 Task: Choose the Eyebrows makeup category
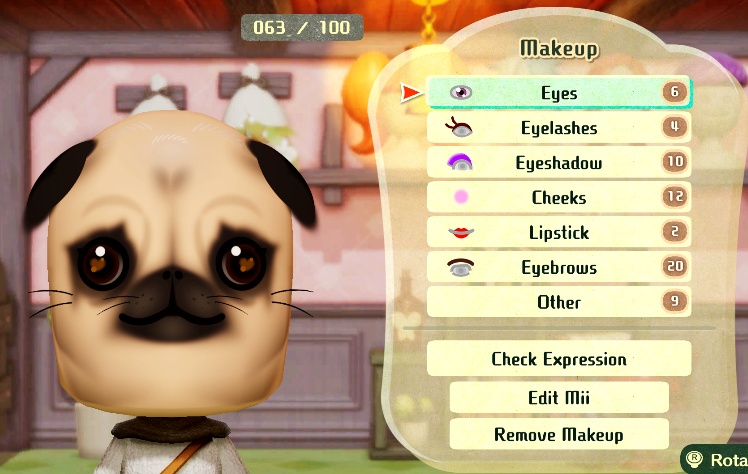[559, 268]
